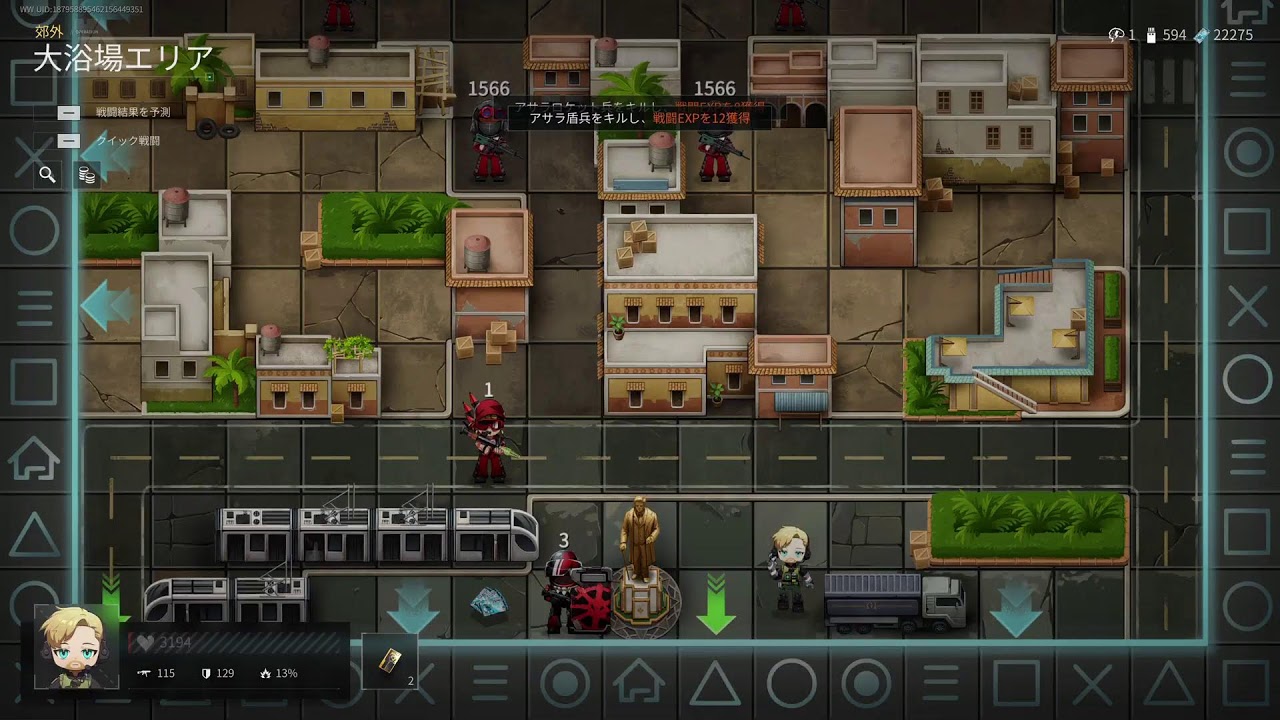Screen dimensions: 1280x720
Task: Toggle the クイック戦闘 quick battle option
Action: pyautogui.click(x=69, y=141)
